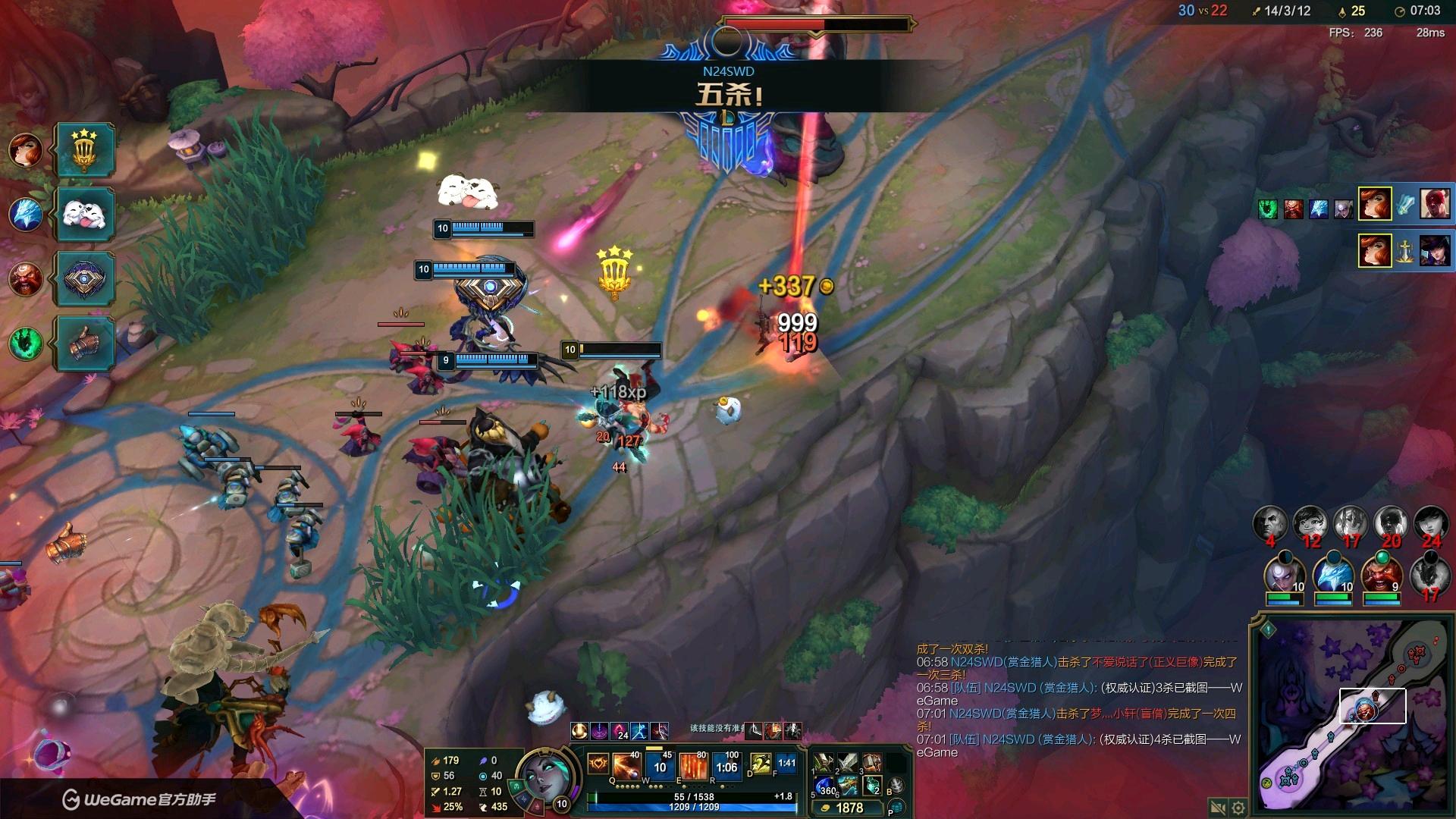Select the W ability on cooldown
Screen dimensions: 1456x819
660,766
